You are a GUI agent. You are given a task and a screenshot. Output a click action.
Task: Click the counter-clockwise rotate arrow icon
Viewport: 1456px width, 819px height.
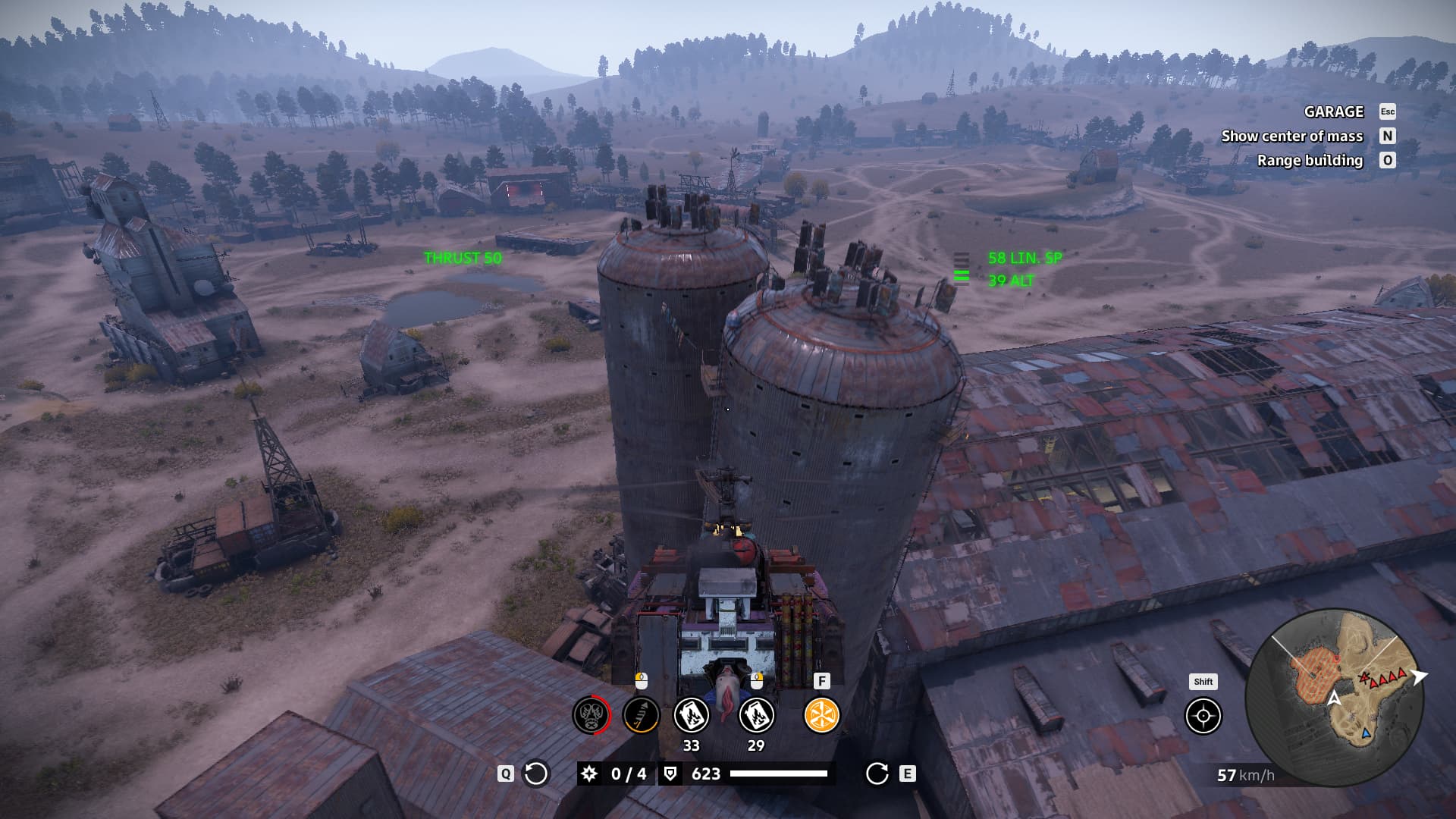click(x=536, y=773)
